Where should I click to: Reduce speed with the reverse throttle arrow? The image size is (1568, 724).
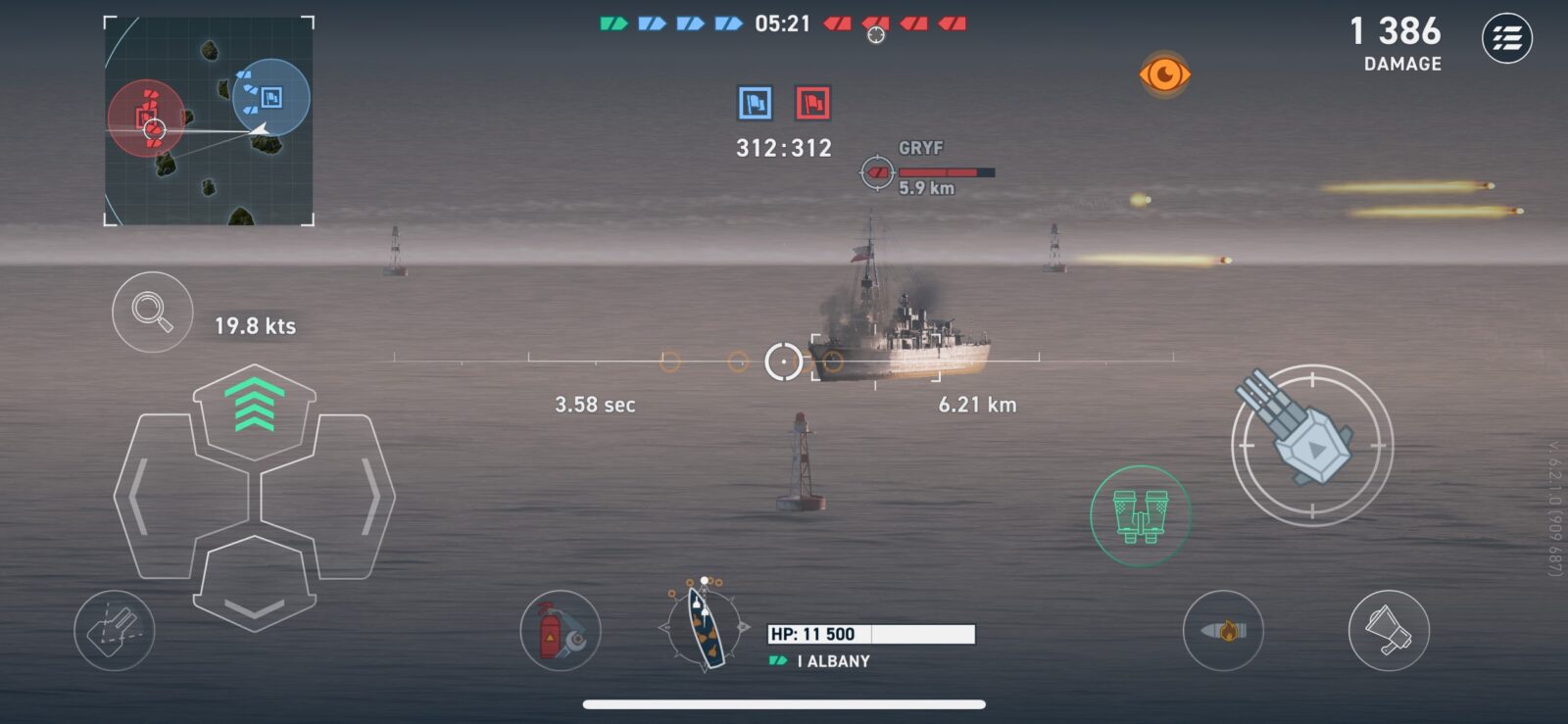tap(255, 588)
